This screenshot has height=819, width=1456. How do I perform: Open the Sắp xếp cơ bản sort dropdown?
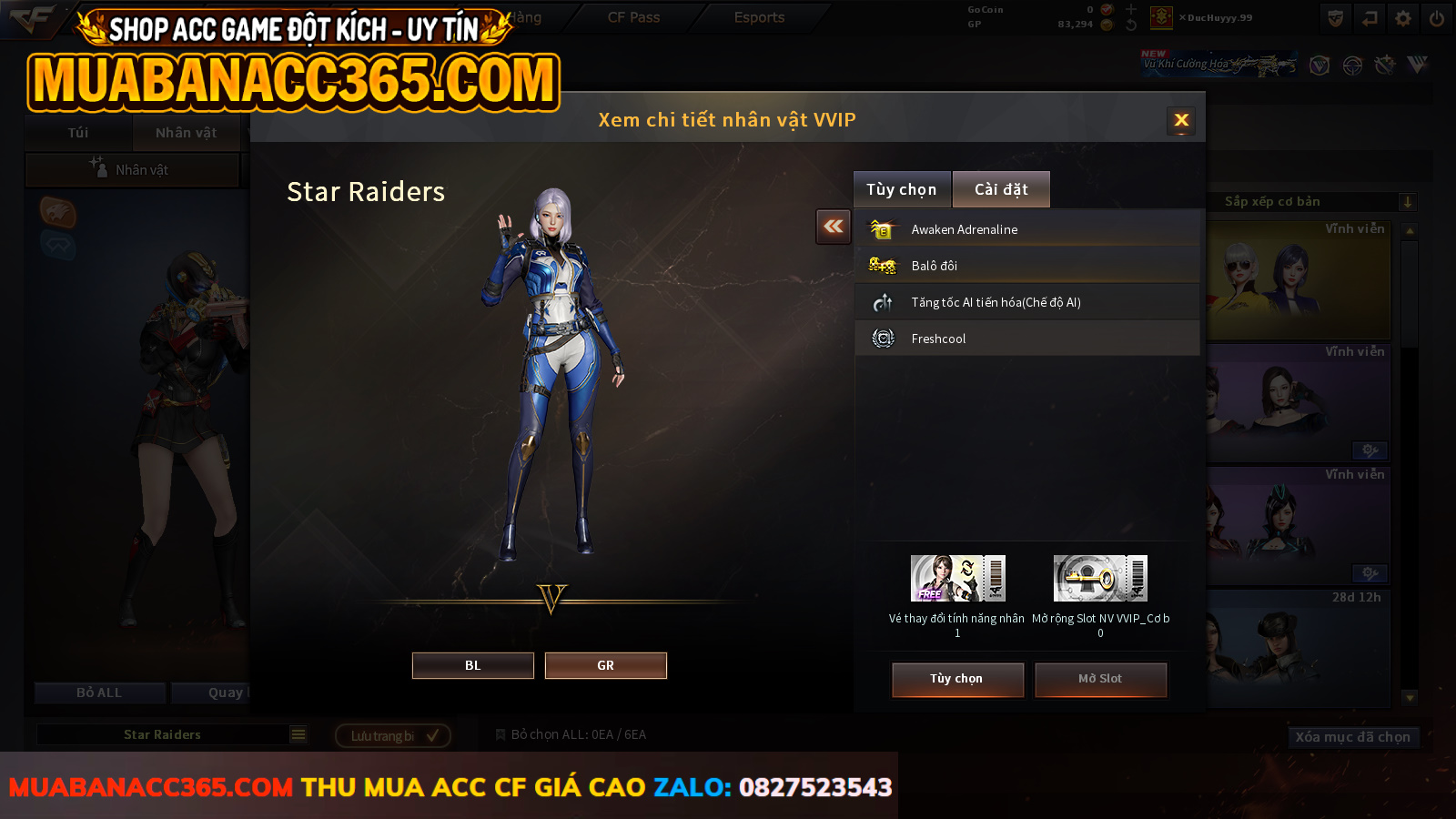coord(1312,202)
